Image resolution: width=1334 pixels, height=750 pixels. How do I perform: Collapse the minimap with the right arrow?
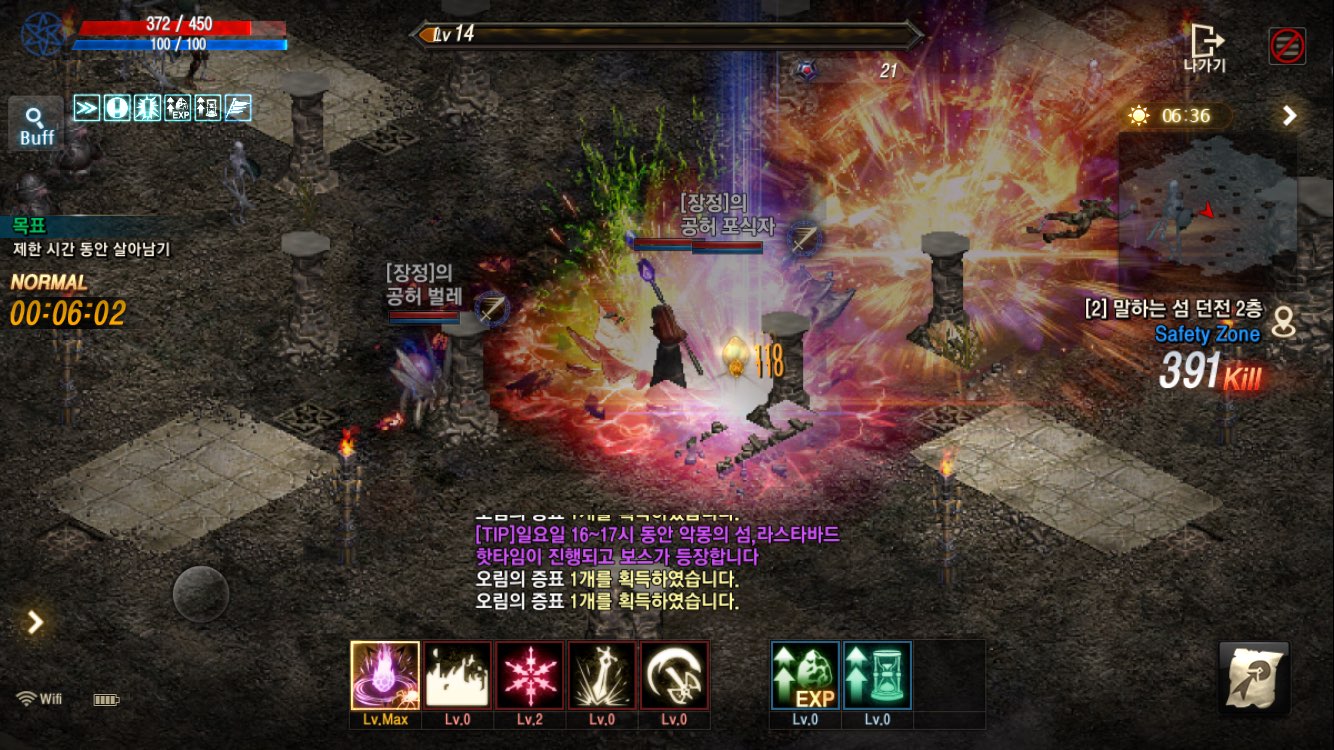[1290, 116]
